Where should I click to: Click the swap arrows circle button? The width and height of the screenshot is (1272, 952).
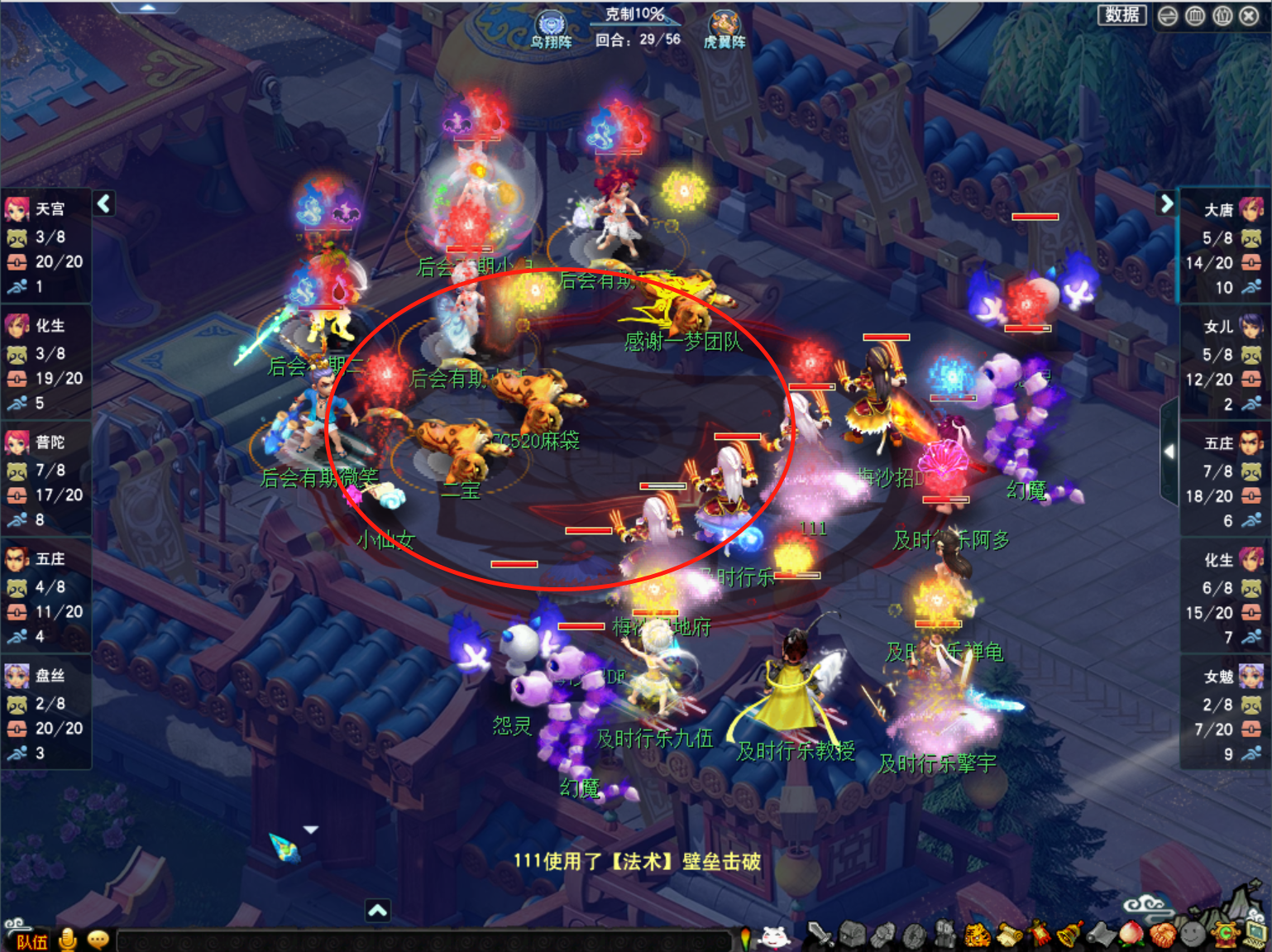(x=1168, y=16)
